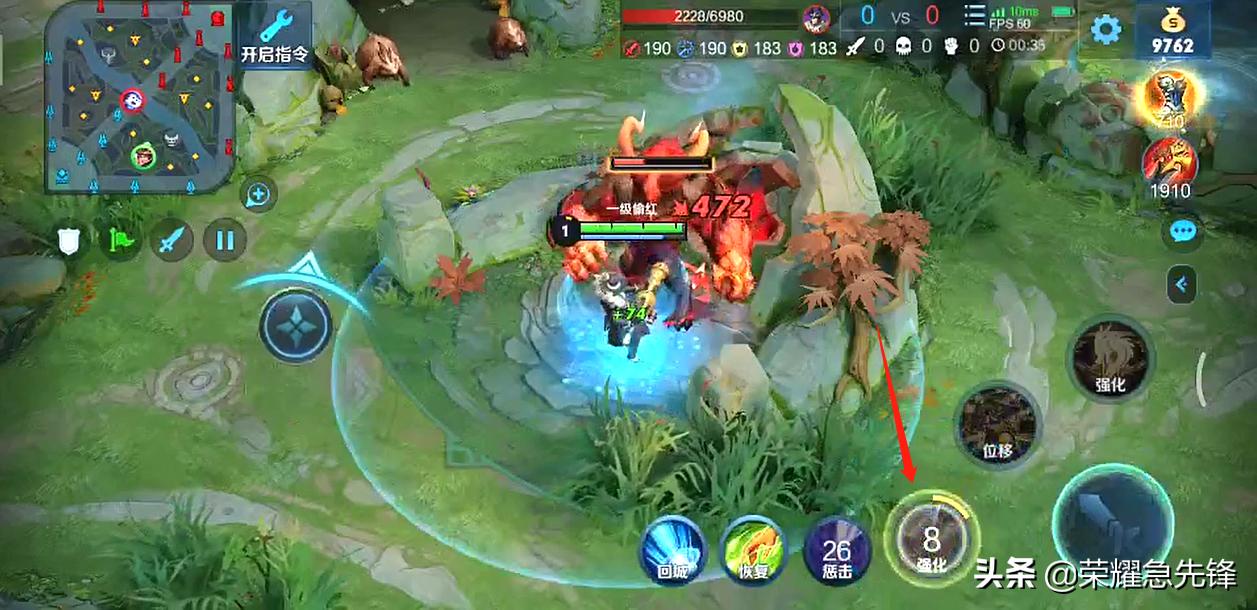The image size is (1257, 610).
Task: Open the battlefield minimap
Action: coord(140,96)
